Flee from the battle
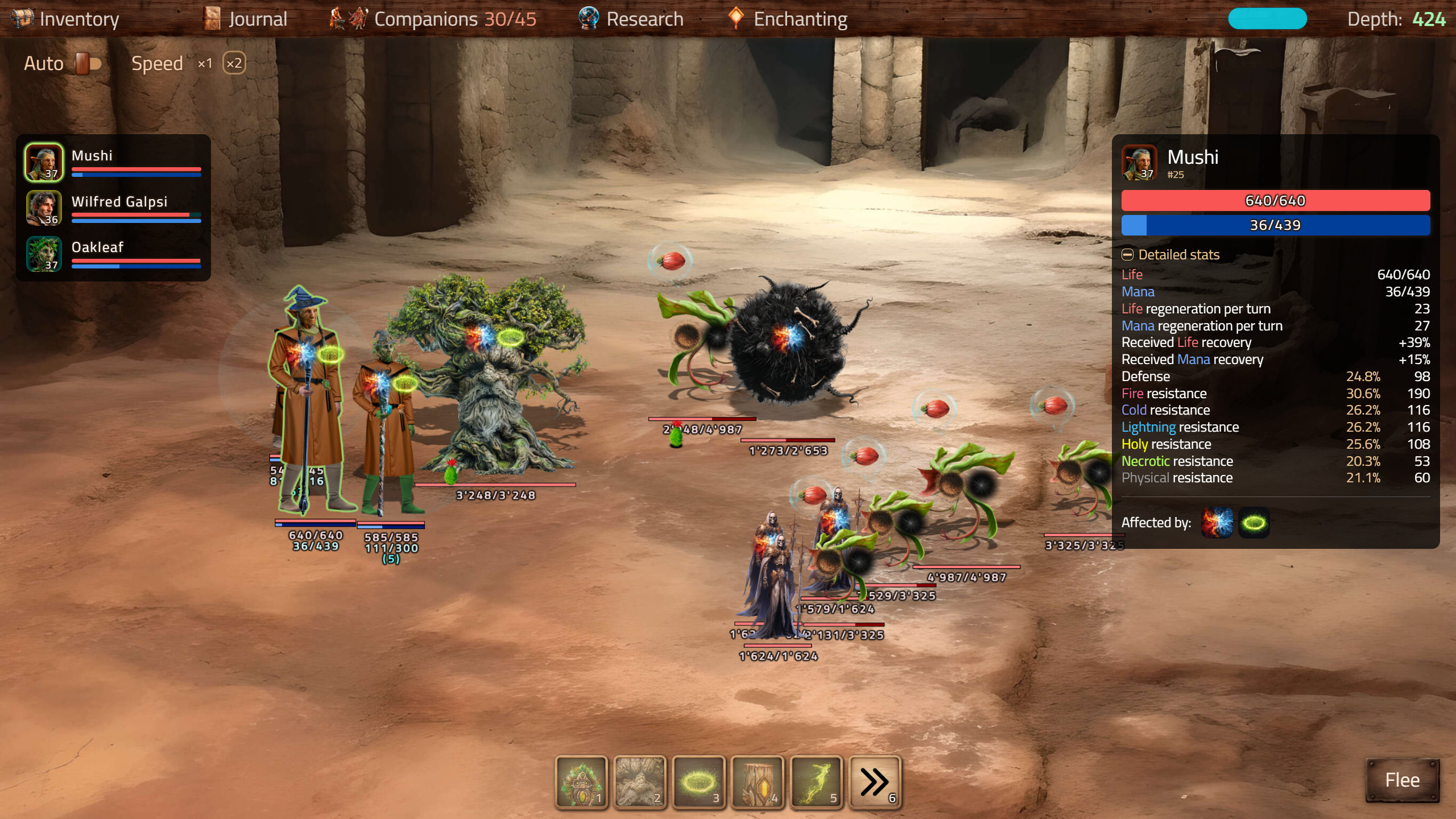 pyautogui.click(x=1402, y=780)
